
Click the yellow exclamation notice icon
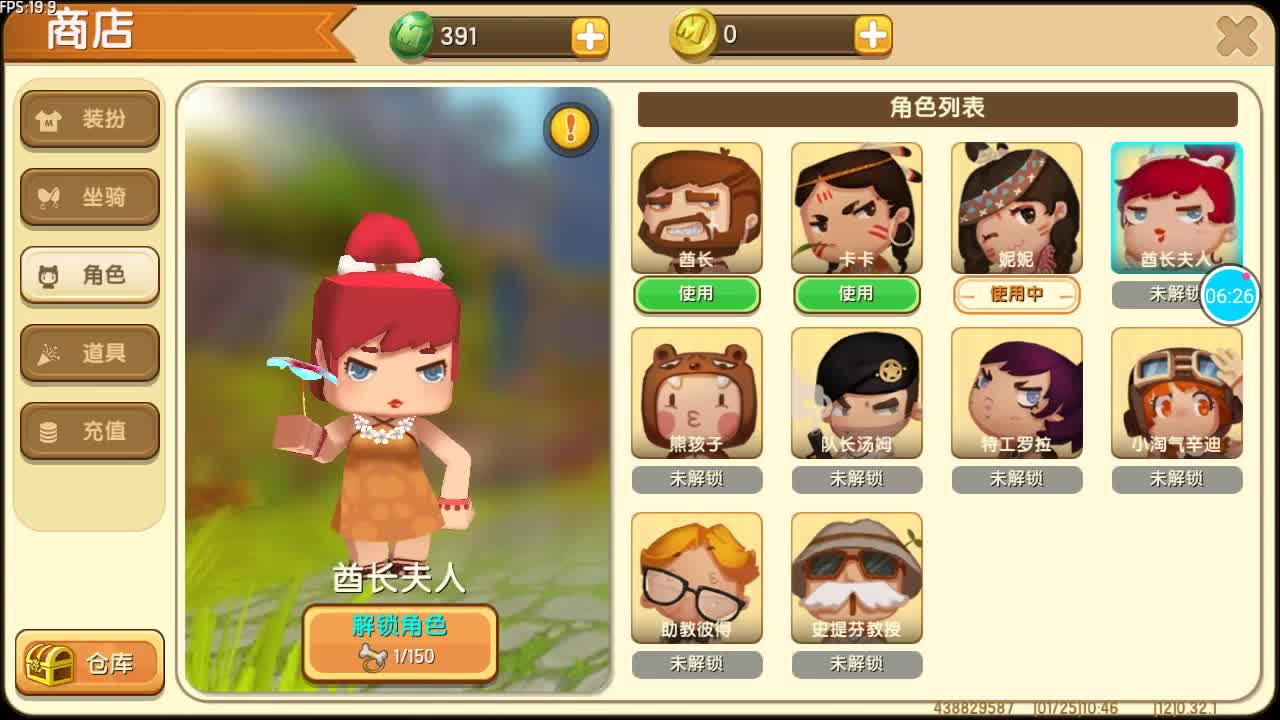click(571, 129)
